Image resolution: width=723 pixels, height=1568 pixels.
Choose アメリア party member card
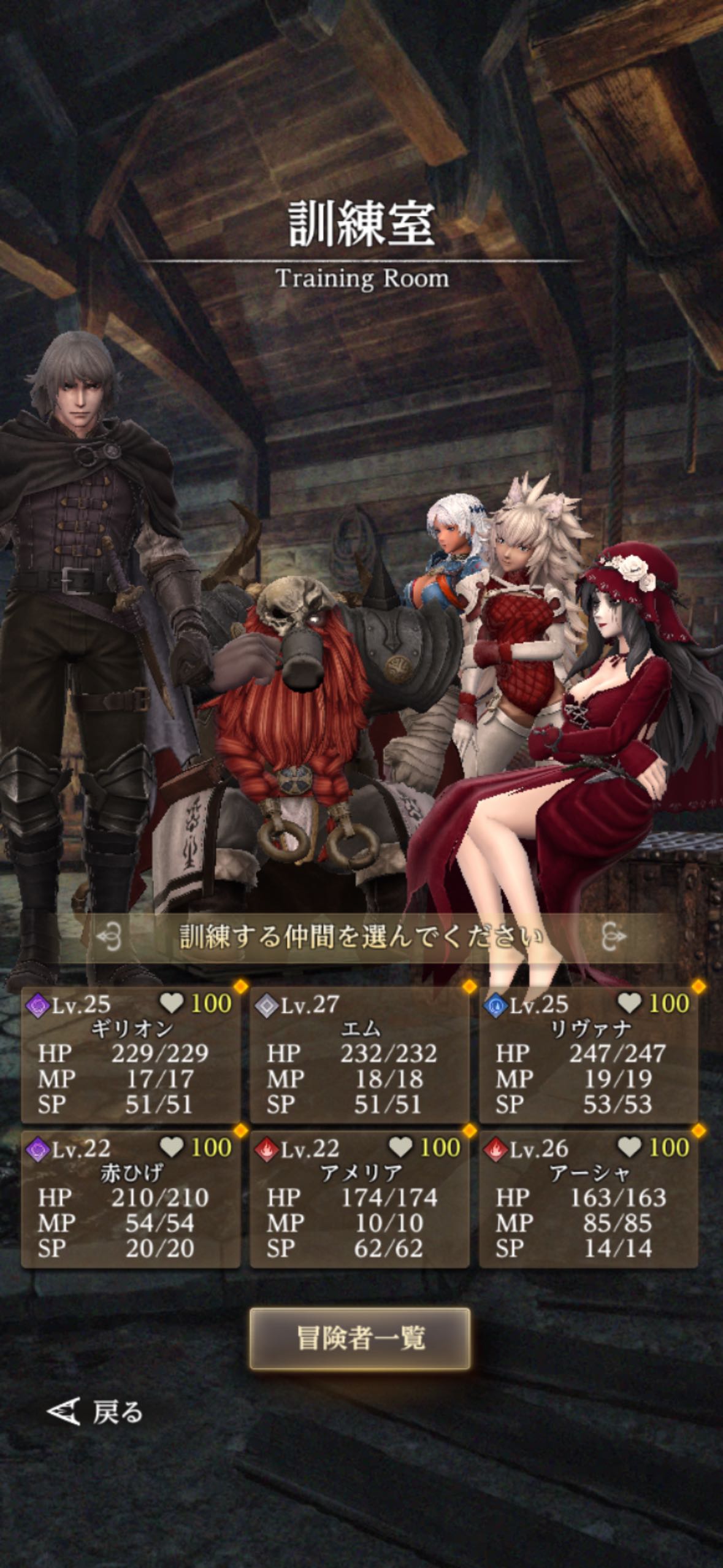[x=359, y=1198]
